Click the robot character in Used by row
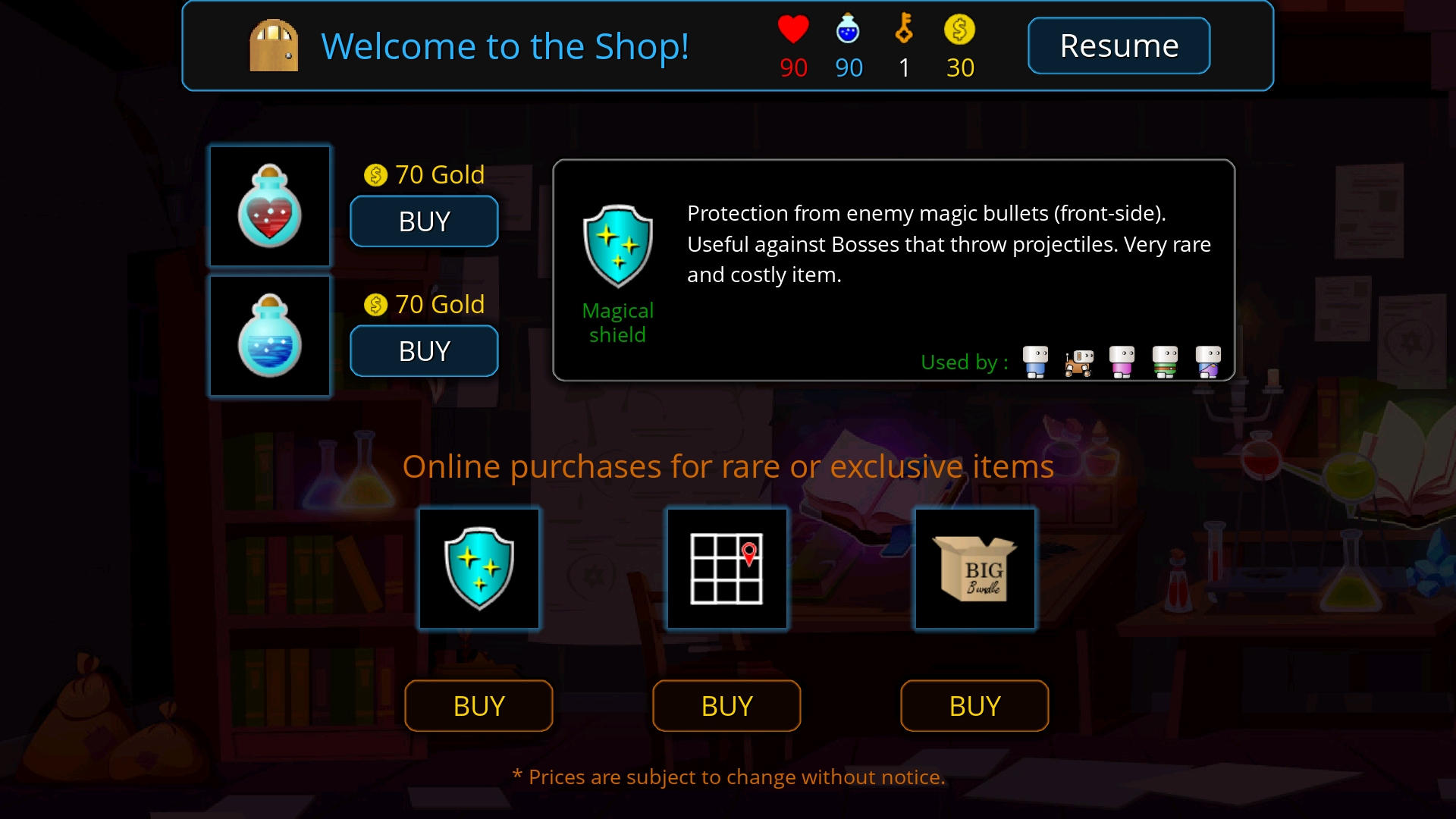The width and height of the screenshot is (1456, 819). [1078, 362]
